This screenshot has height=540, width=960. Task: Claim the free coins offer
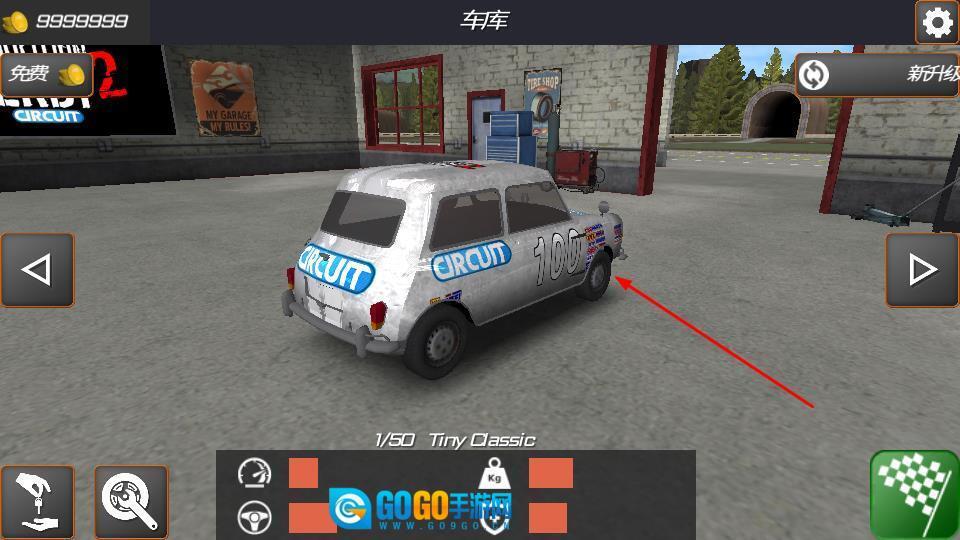tap(46, 74)
